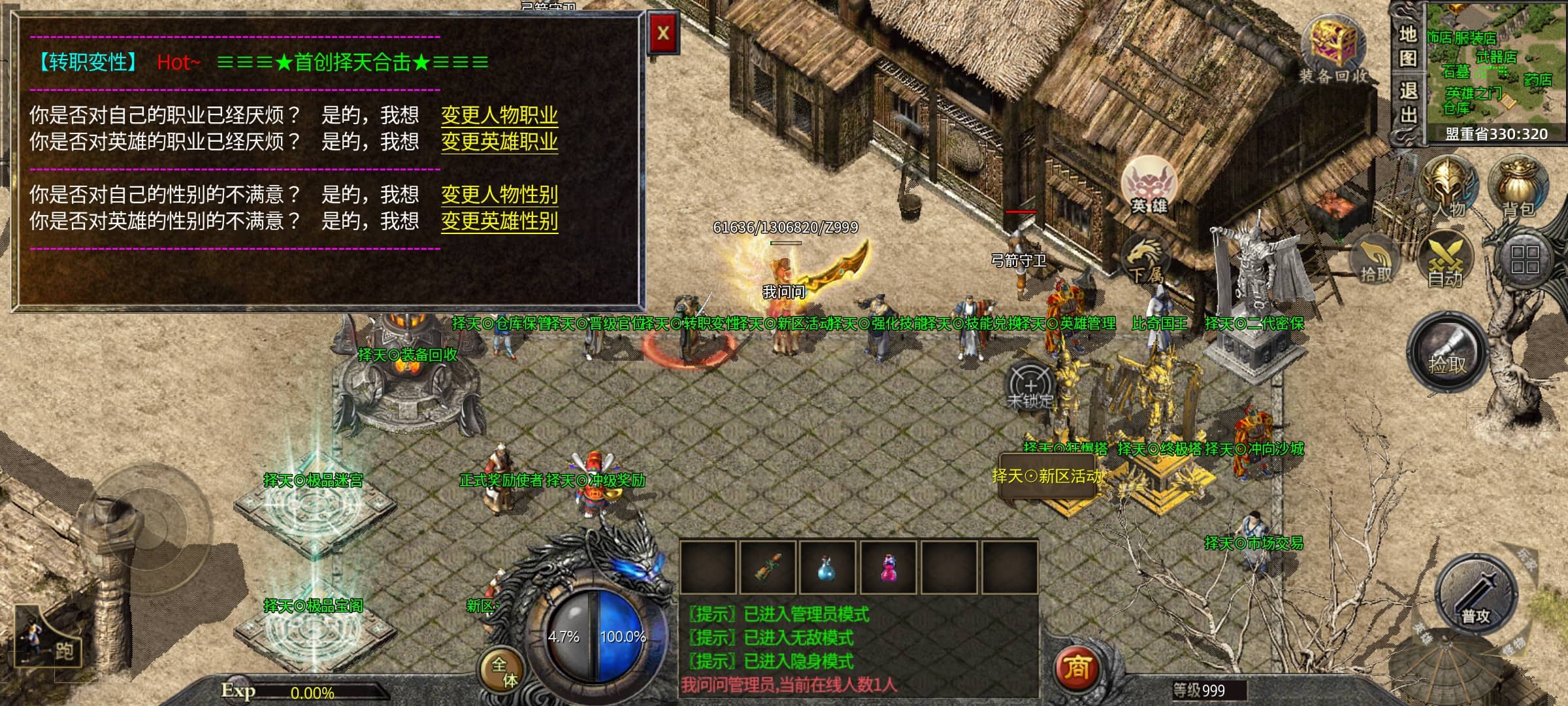Choose the 变更人物职业 link
Screen dimensions: 1568x706
click(x=499, y=116)
